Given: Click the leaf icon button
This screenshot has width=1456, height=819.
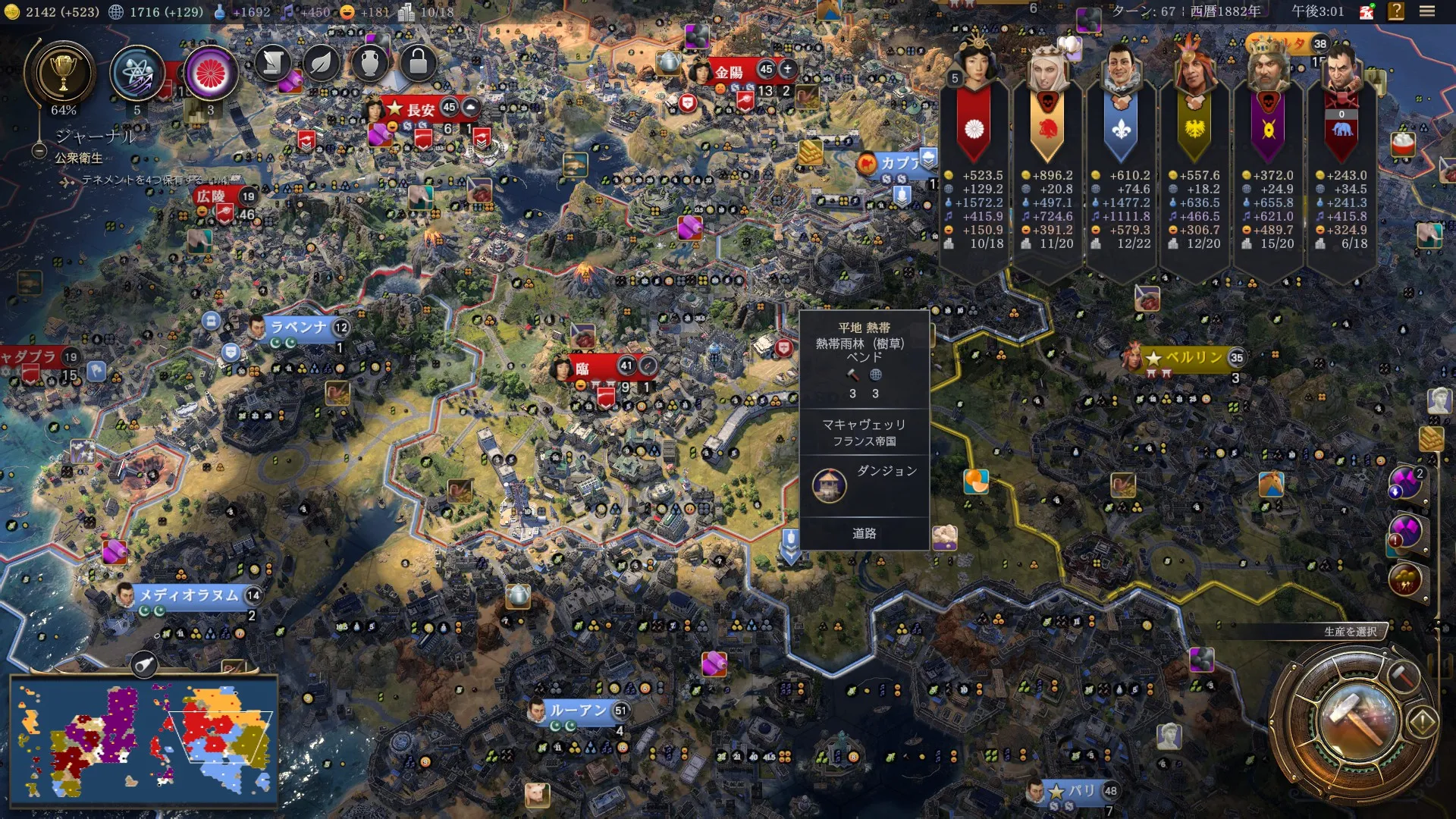Looking at the screenshot, I should [322, 63].
